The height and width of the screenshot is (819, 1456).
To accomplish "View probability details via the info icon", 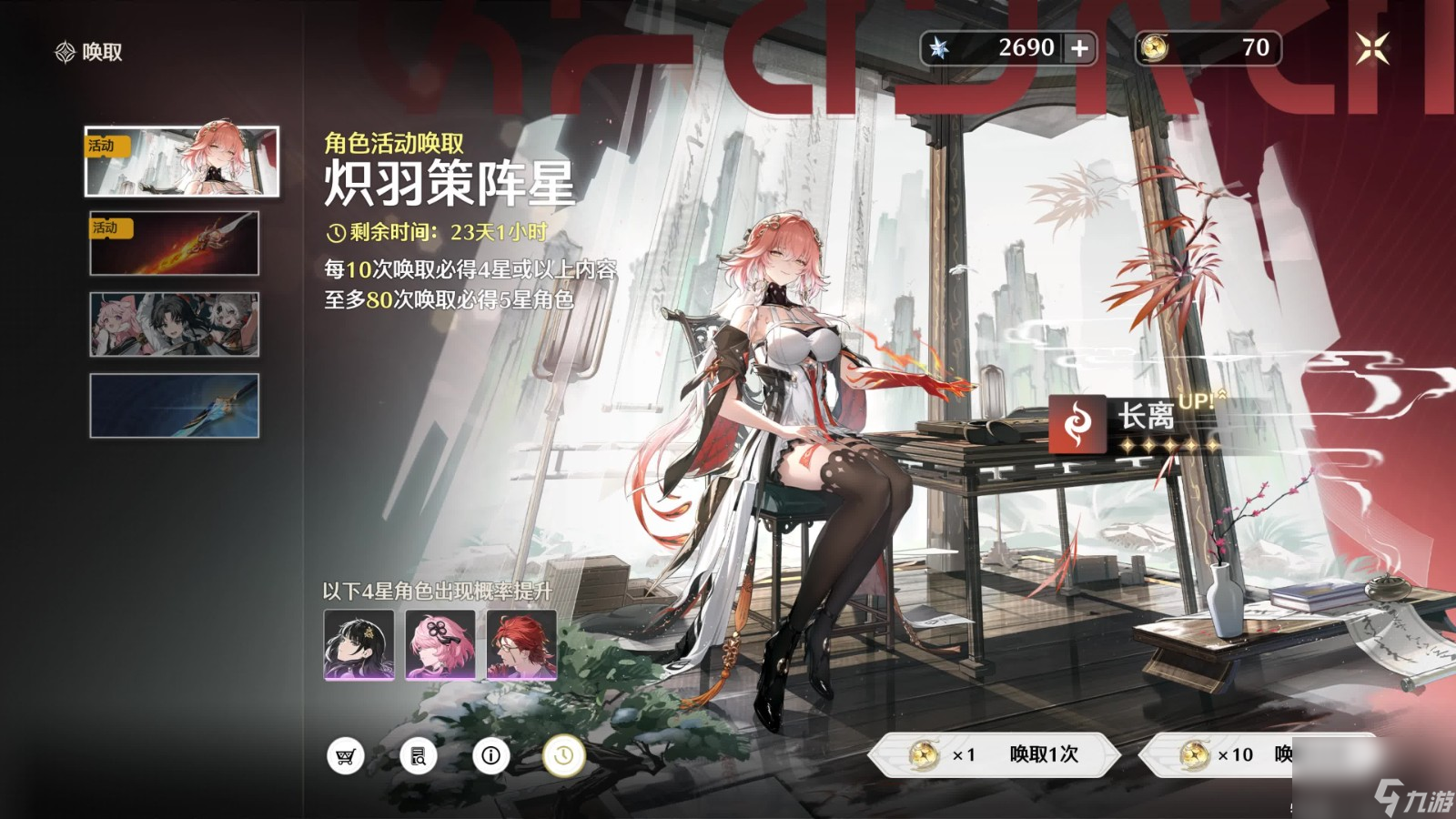I will click(491, 755).
